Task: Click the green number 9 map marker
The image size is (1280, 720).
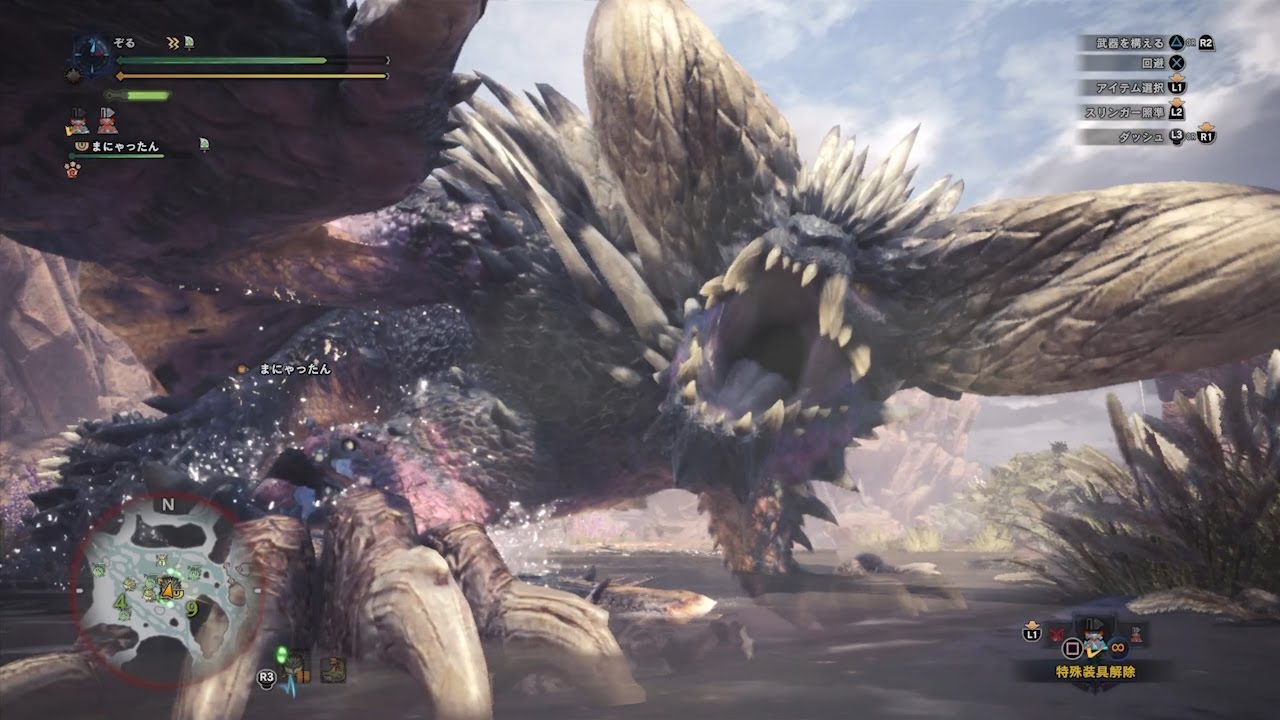Action: tap(191, 606)
